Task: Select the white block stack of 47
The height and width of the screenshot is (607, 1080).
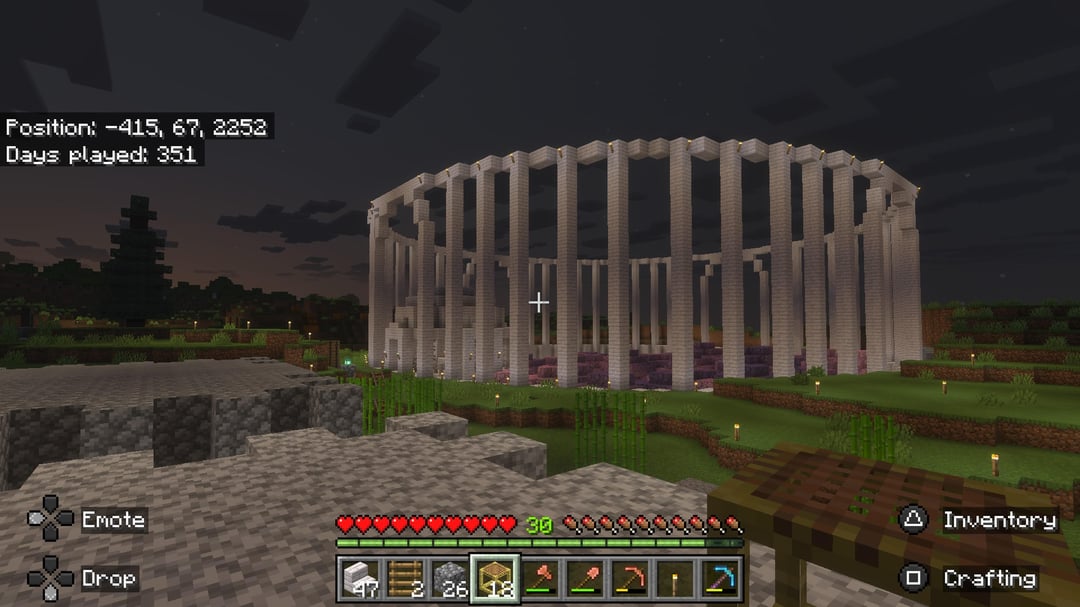Action: (x=359, y=578)
